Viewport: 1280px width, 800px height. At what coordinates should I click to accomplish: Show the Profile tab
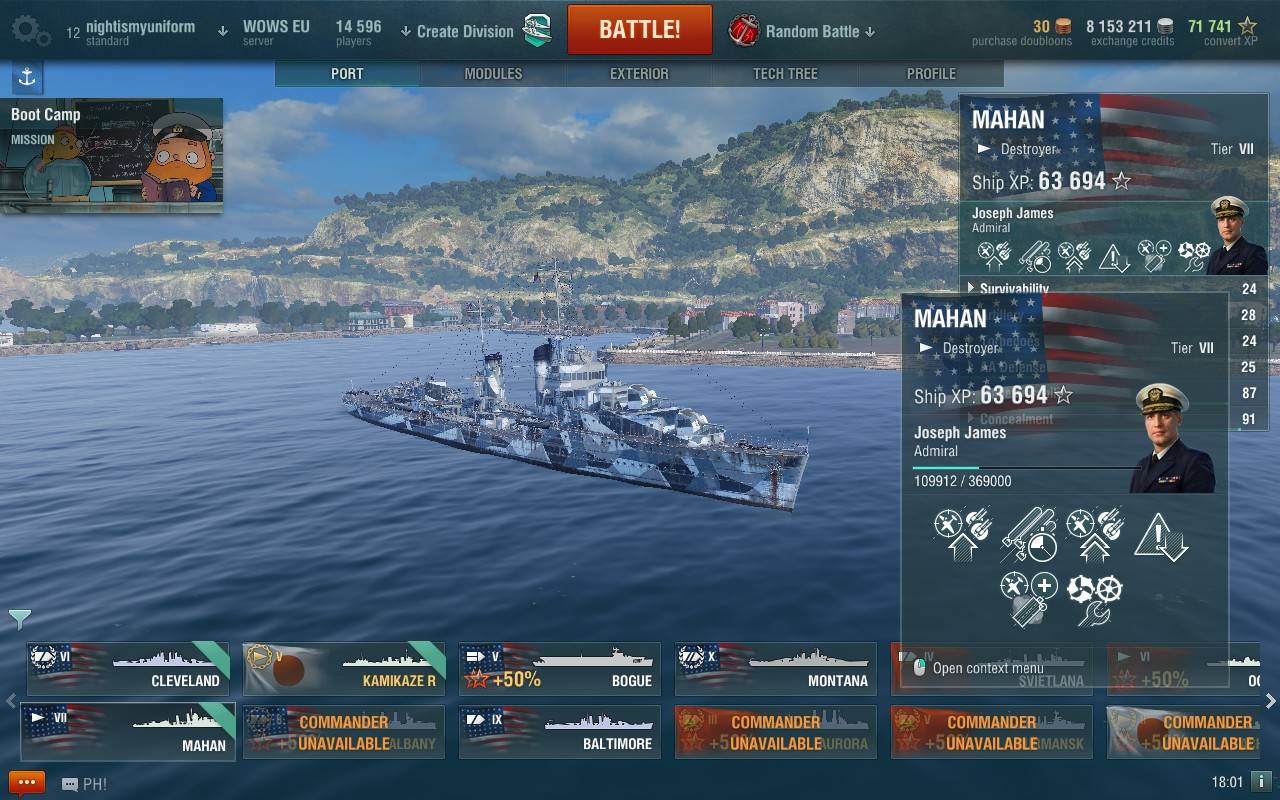point(931,74)
